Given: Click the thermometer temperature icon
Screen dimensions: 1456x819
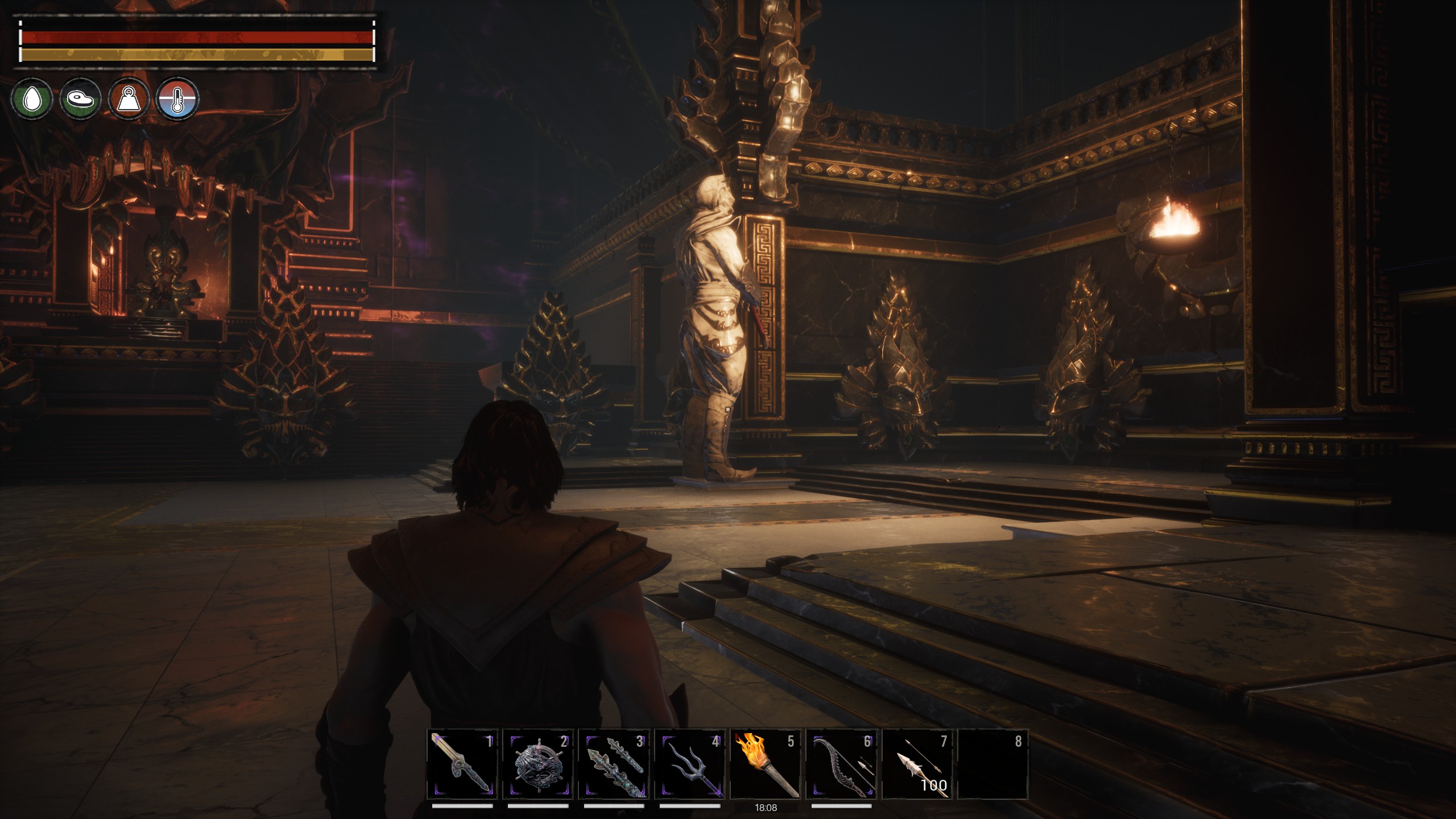Looking at the screenshot, I should pyautogui.click(x=177, y=100).
